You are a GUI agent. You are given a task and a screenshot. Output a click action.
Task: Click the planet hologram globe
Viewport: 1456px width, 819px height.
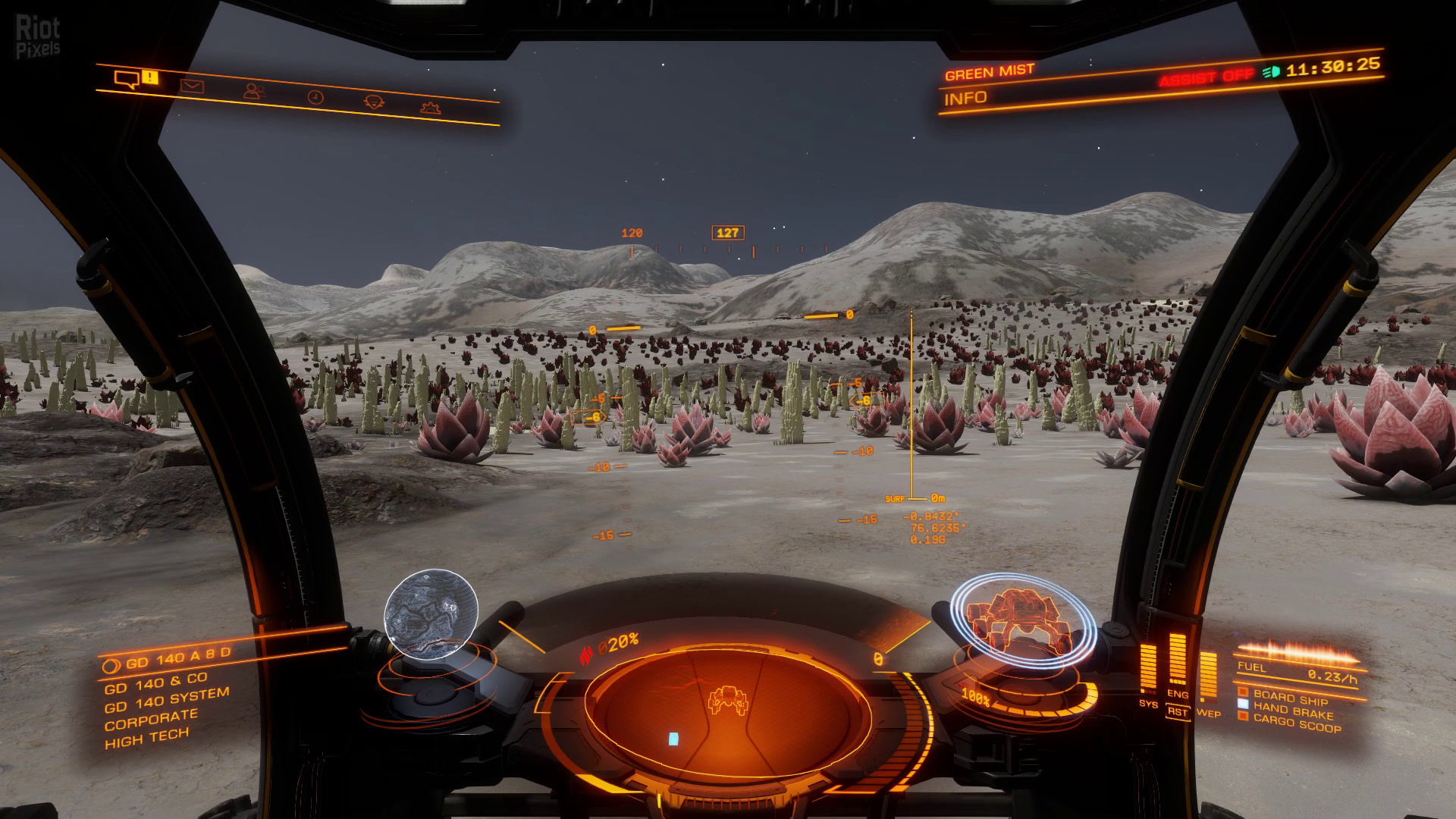(431, 611)
